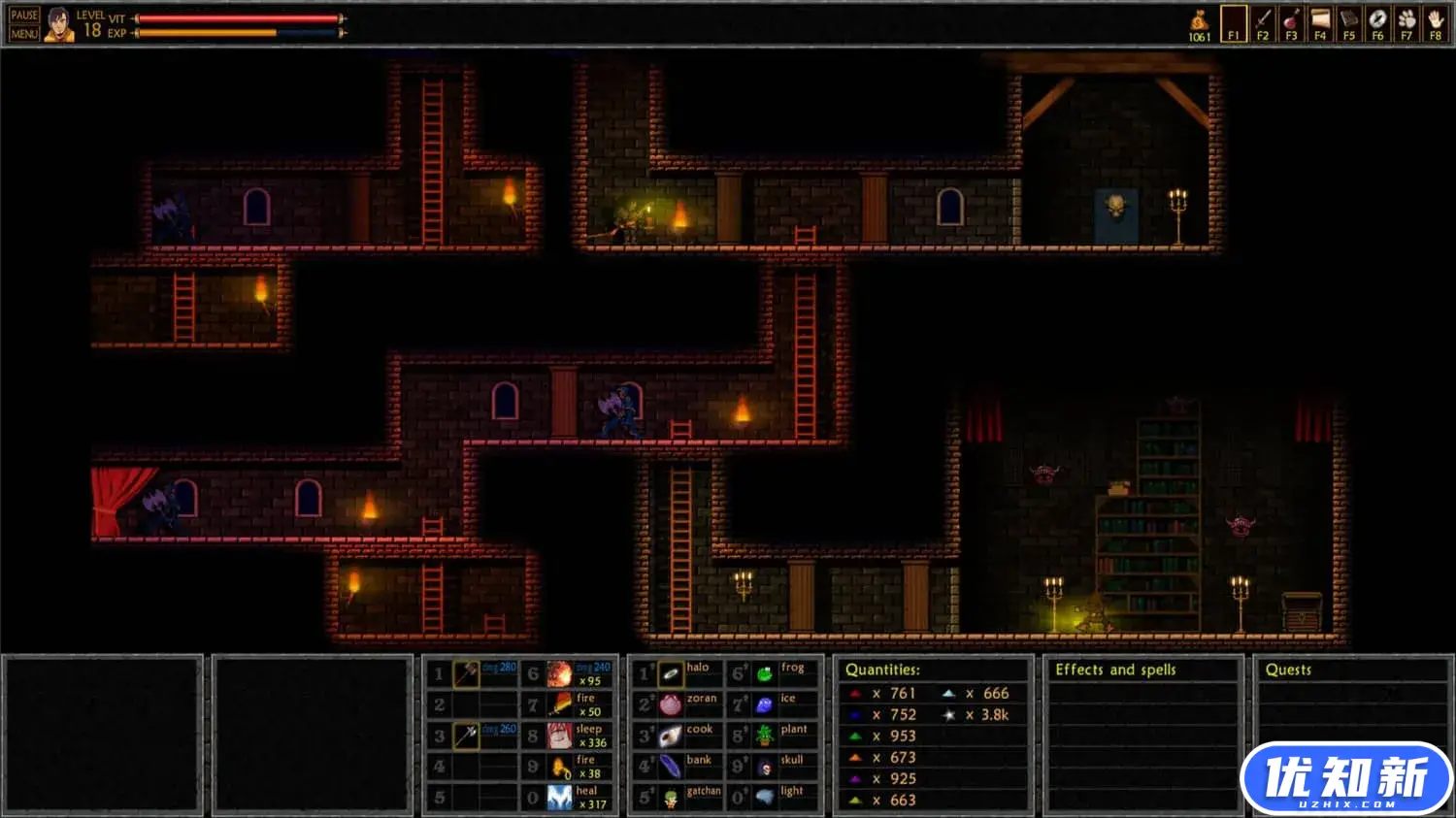
Task: Select the halo item slot
Action: 671,673
